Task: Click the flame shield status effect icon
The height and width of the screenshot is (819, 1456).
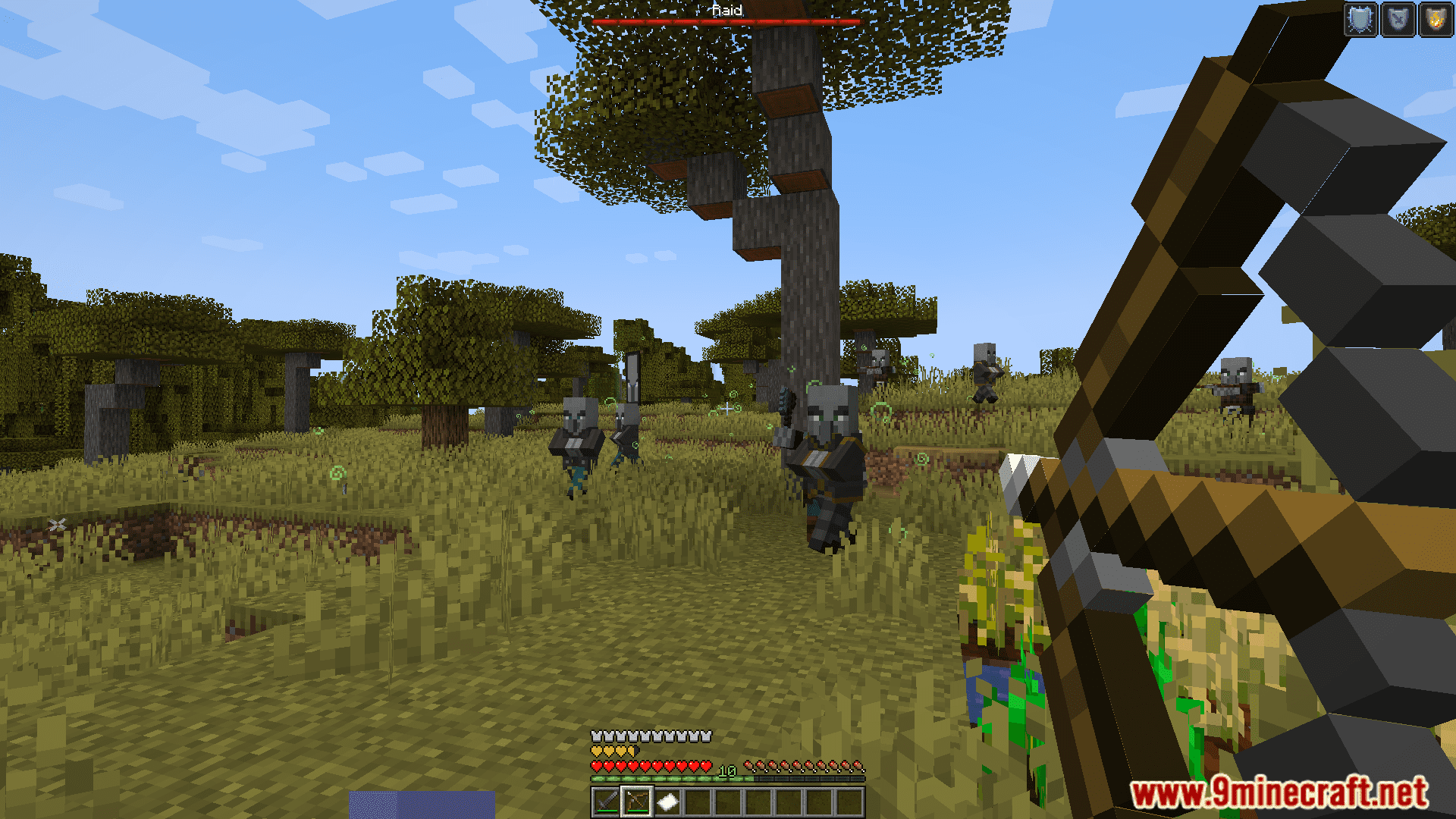Action: pos(1436,20)
